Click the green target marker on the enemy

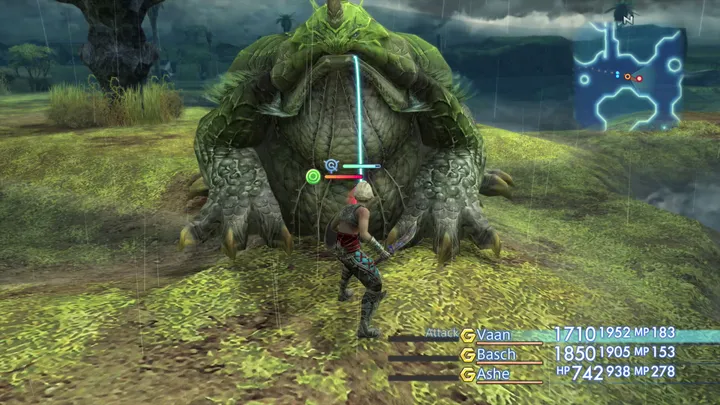[313, 177]
